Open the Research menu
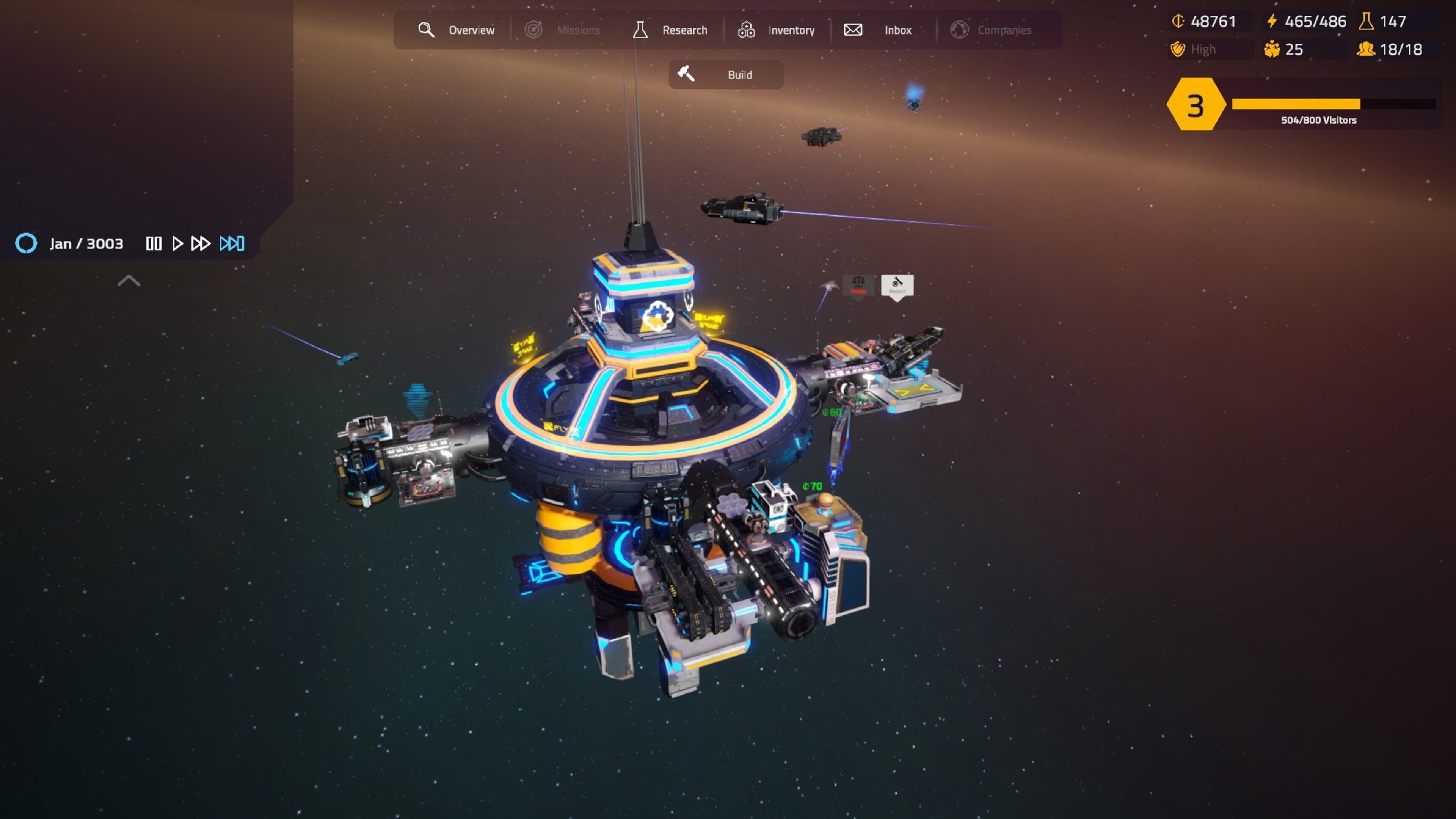 (x=670, y=30)
